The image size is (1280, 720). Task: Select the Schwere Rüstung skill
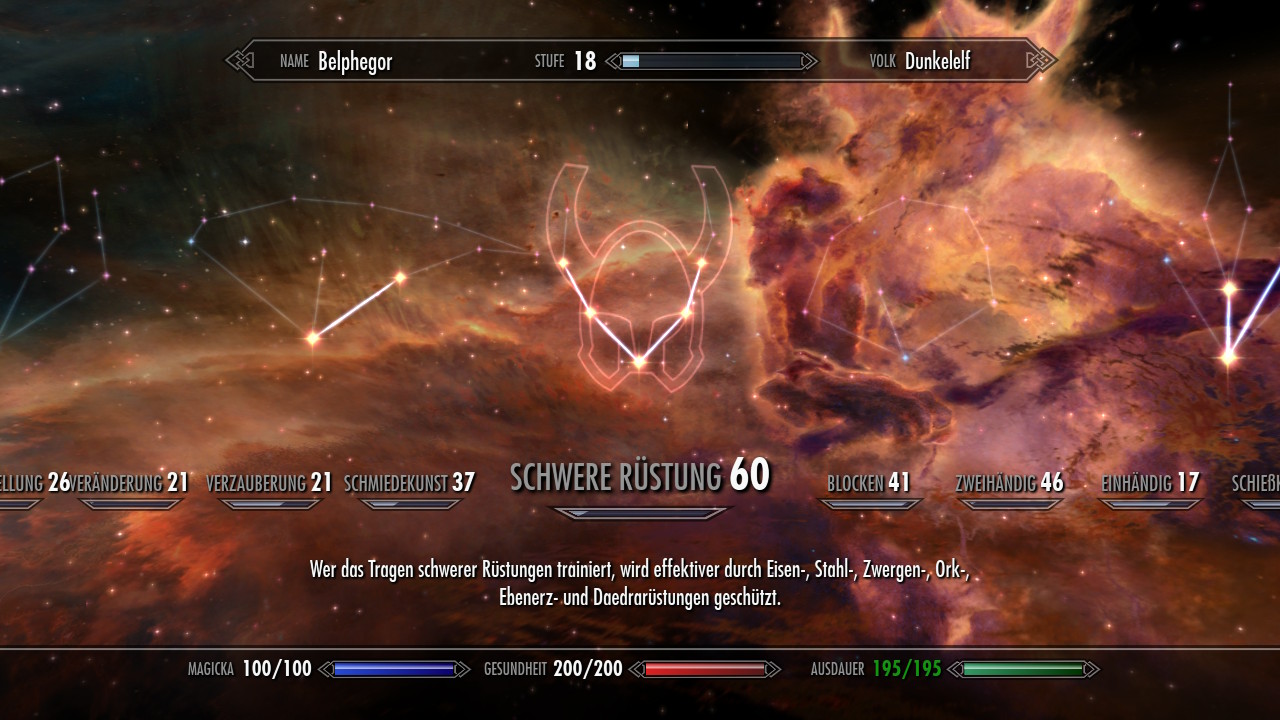tap(639, 477)
